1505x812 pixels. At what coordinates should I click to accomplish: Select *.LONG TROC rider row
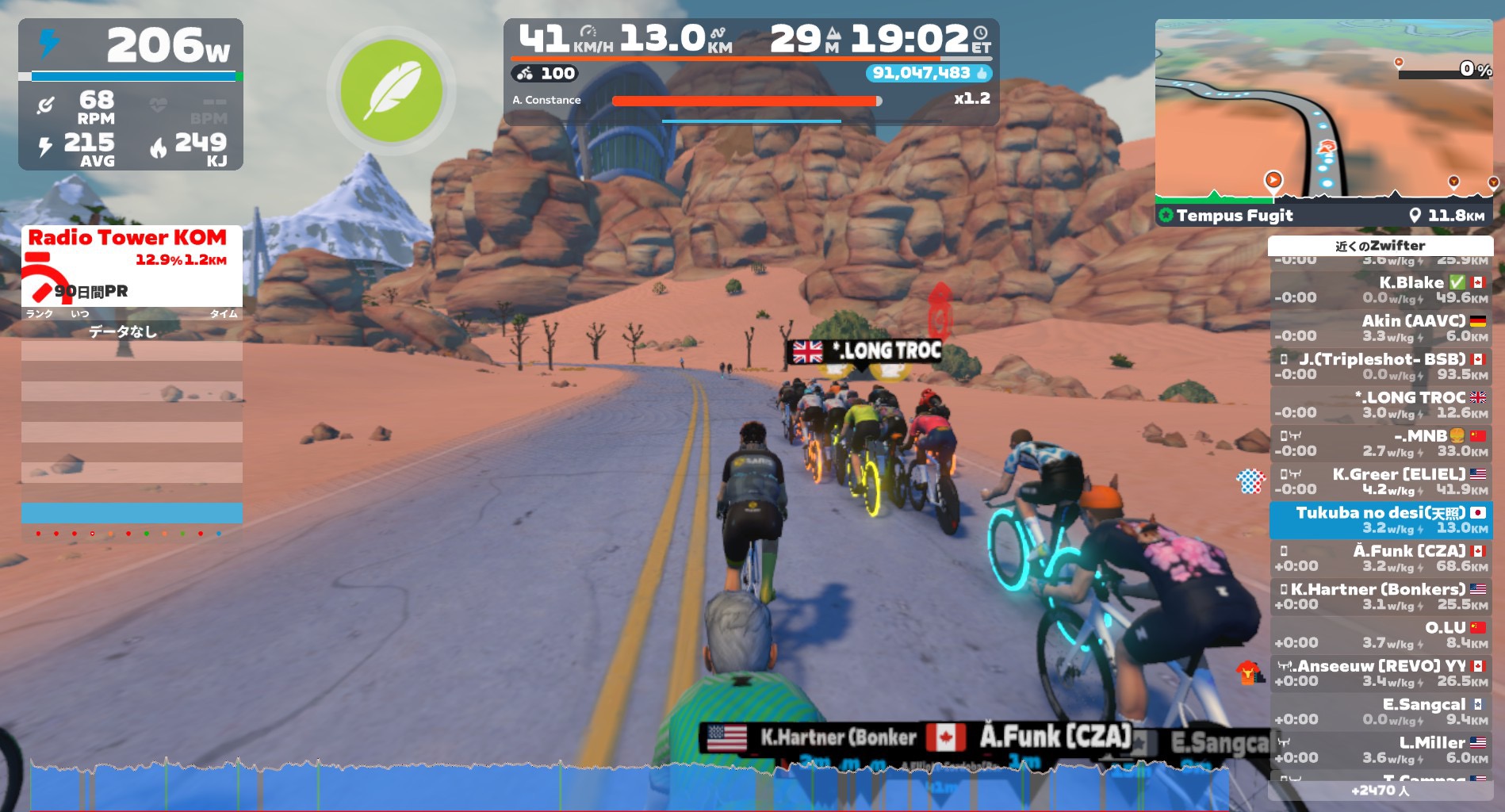[1381, 404]
